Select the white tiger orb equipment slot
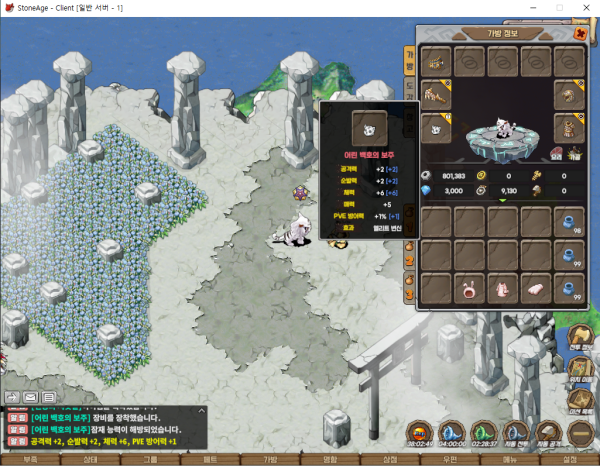The image size is (600, 468). [436, 129]
